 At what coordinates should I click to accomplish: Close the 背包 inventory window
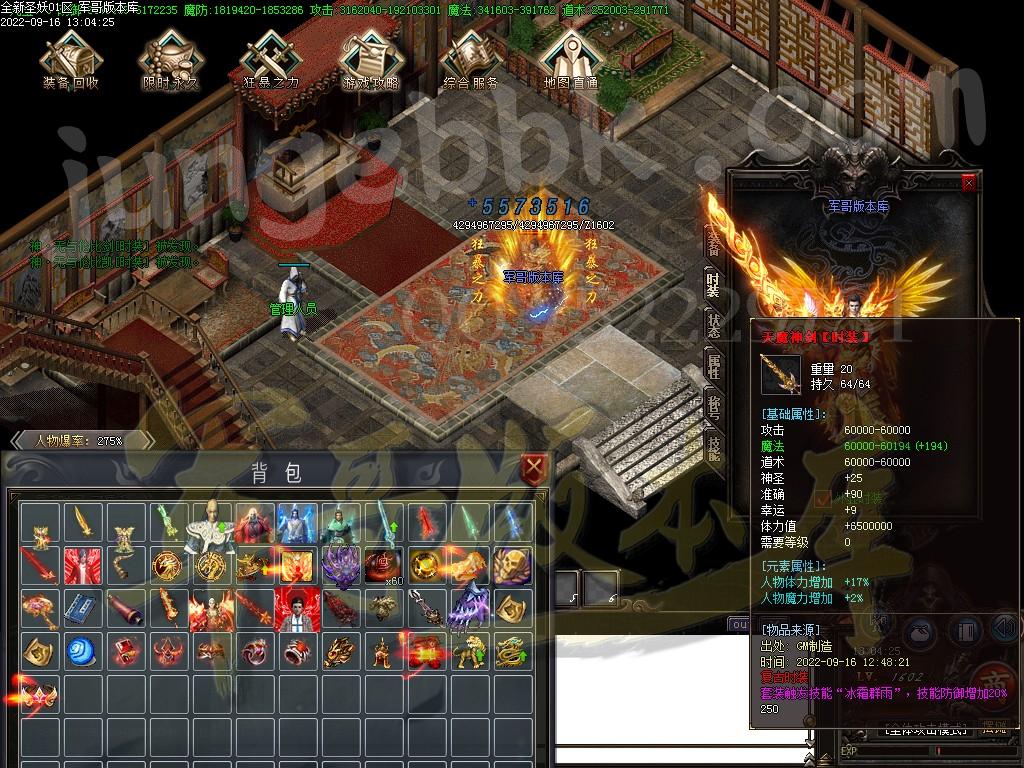click(535, 468)
